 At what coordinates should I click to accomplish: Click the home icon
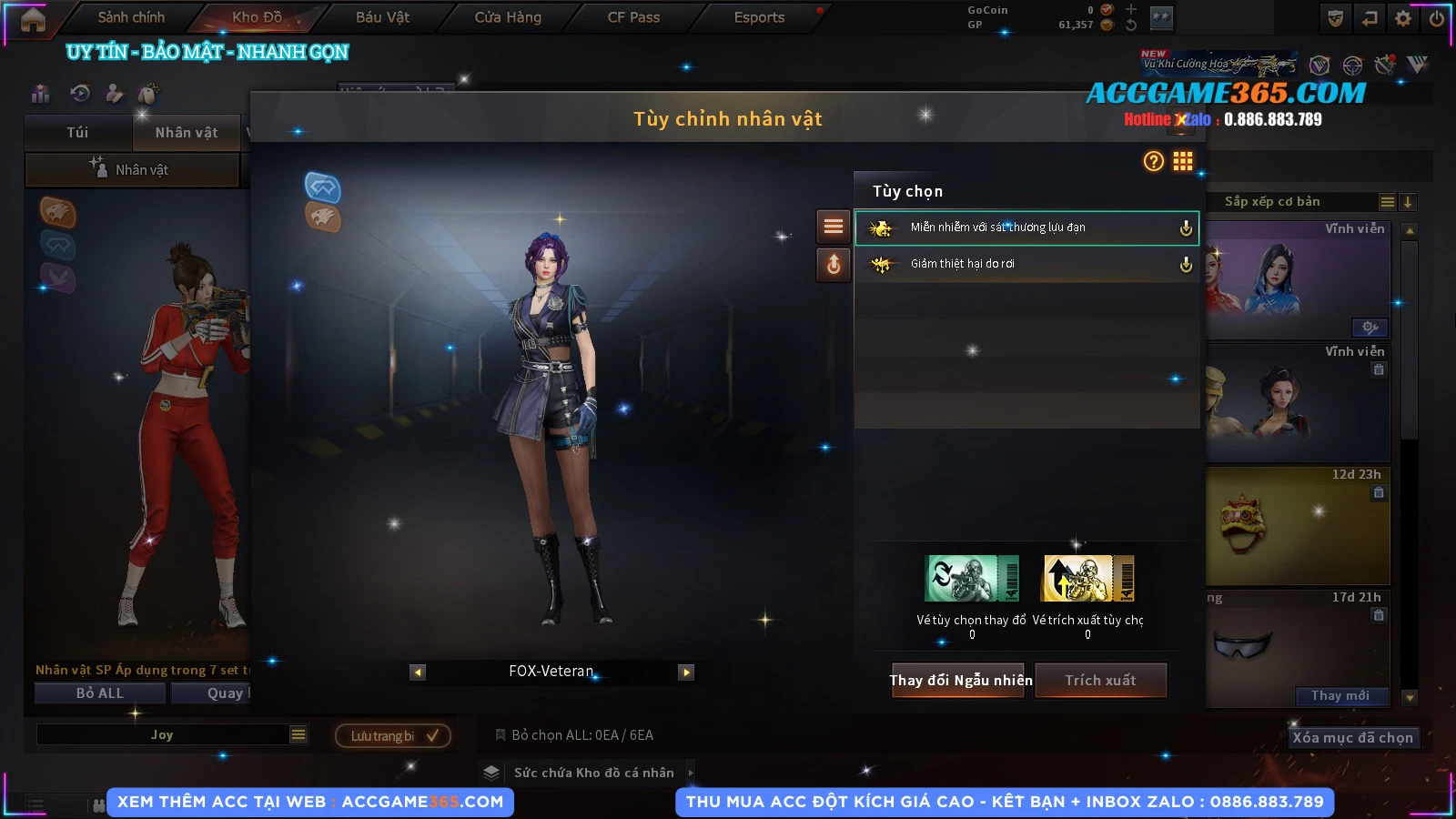click(33, 19)
